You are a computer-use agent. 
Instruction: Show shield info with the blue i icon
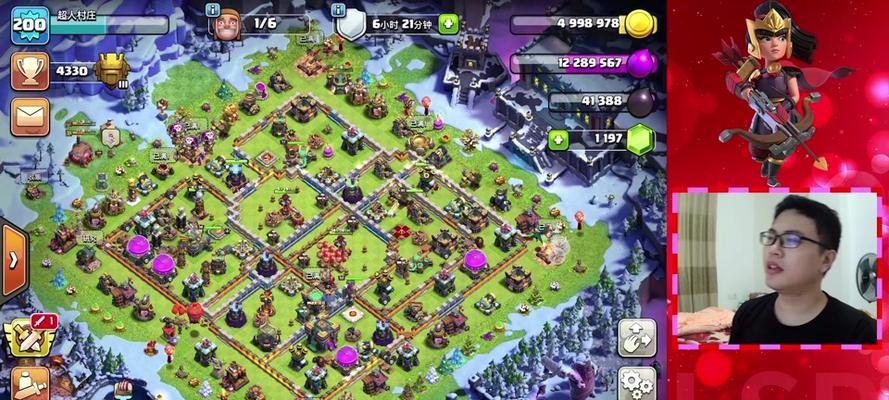coord(337,9)
